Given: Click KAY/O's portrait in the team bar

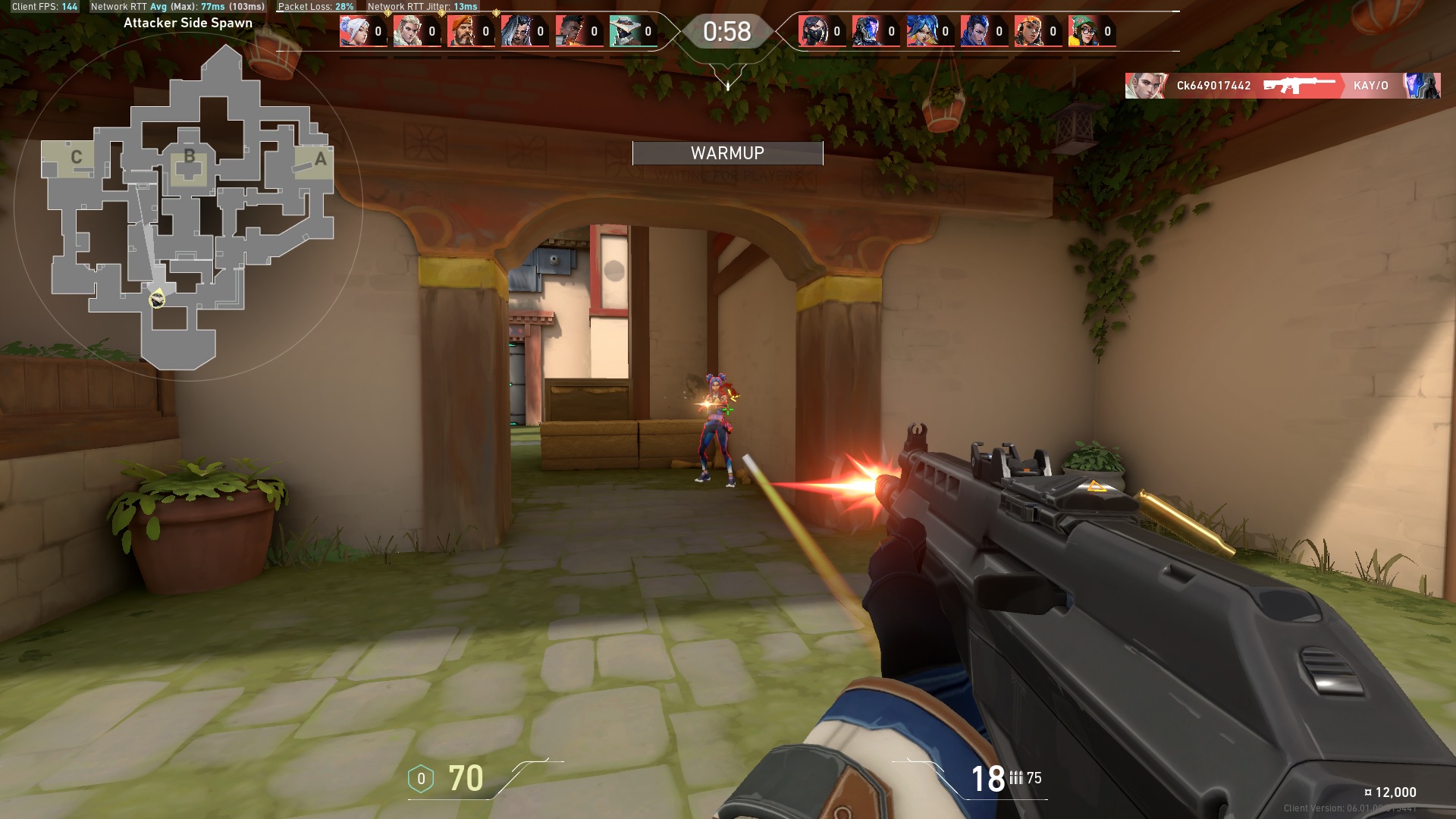Looking at the screenshot, I should point(867,32).
